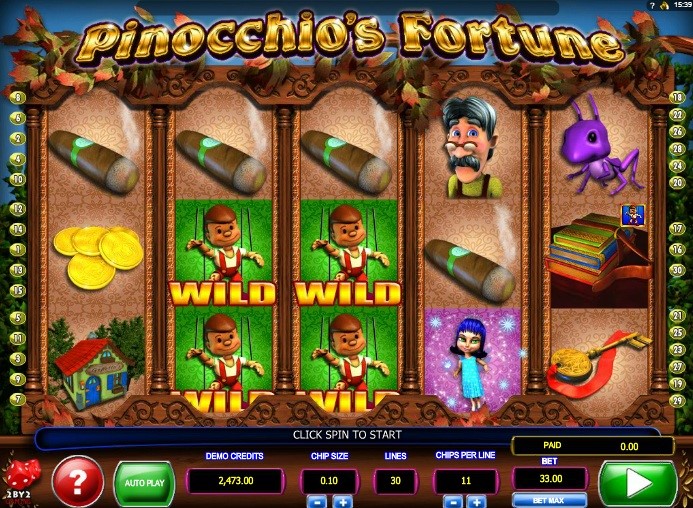This screenshot has height=508, width=693.
Task: Activate Auto Play
Action: (144, 482)
